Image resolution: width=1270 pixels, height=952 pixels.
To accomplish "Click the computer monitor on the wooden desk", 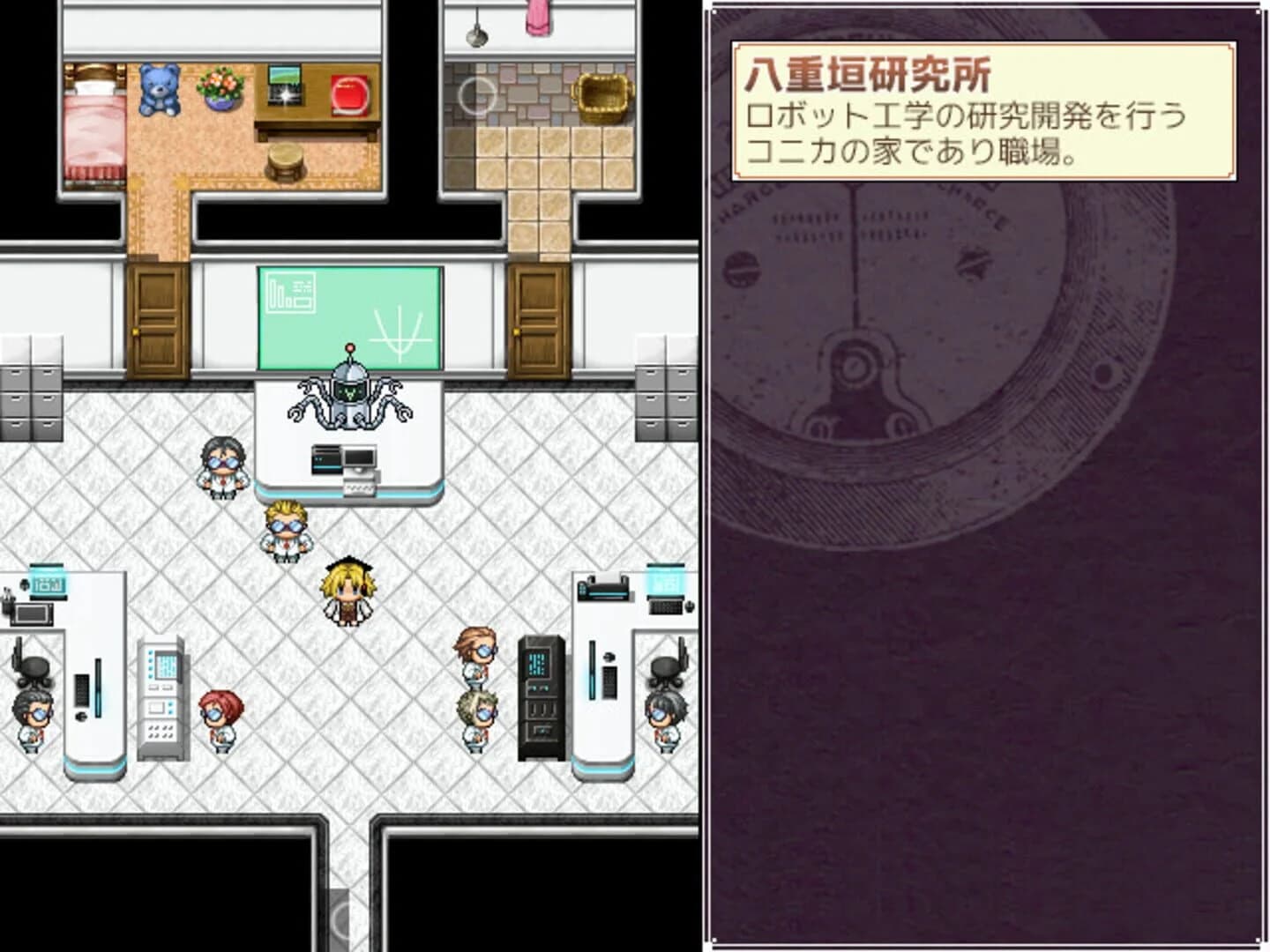I will coord(283,84).
